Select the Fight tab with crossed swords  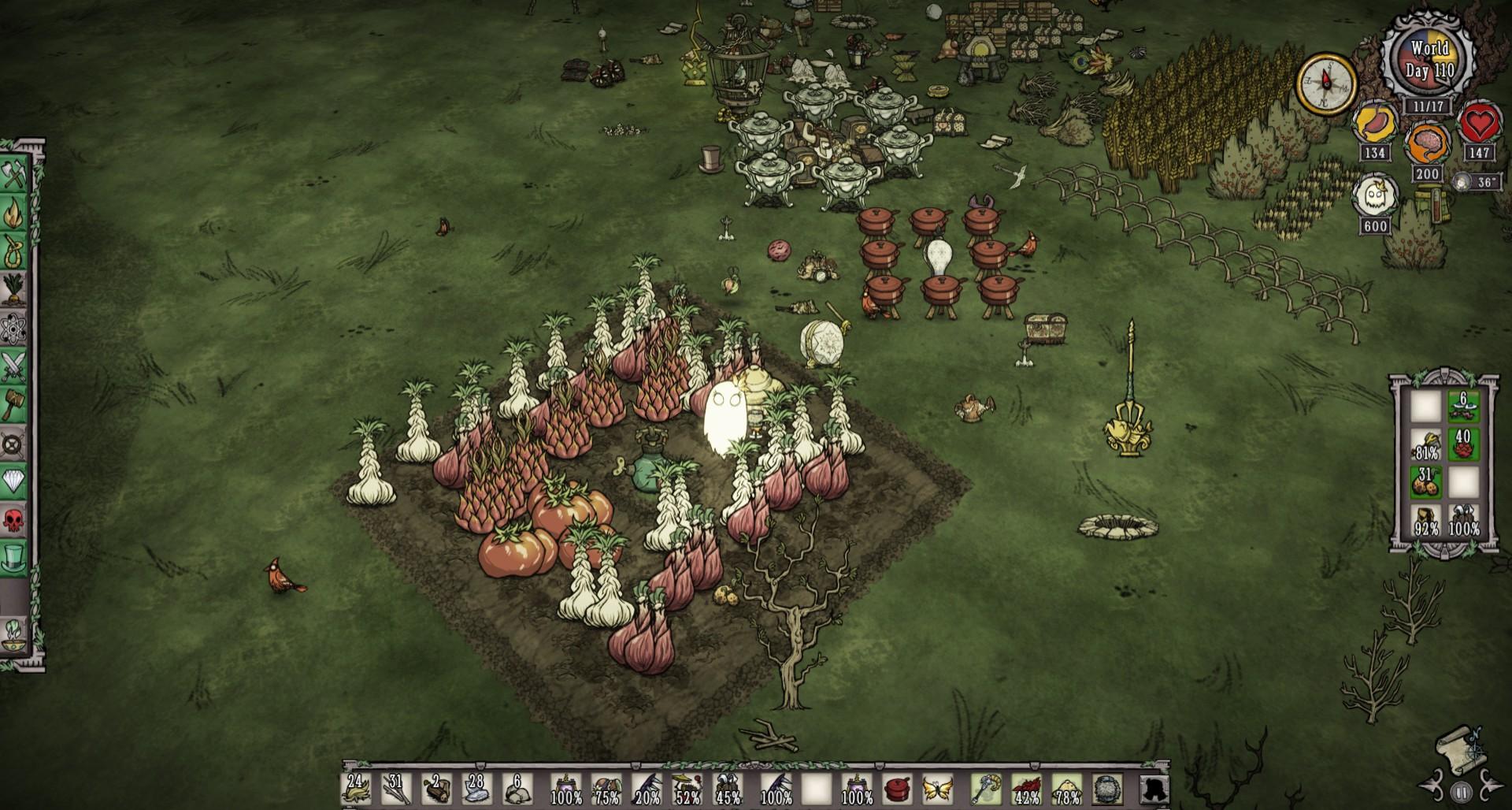[x=14, y=366]
